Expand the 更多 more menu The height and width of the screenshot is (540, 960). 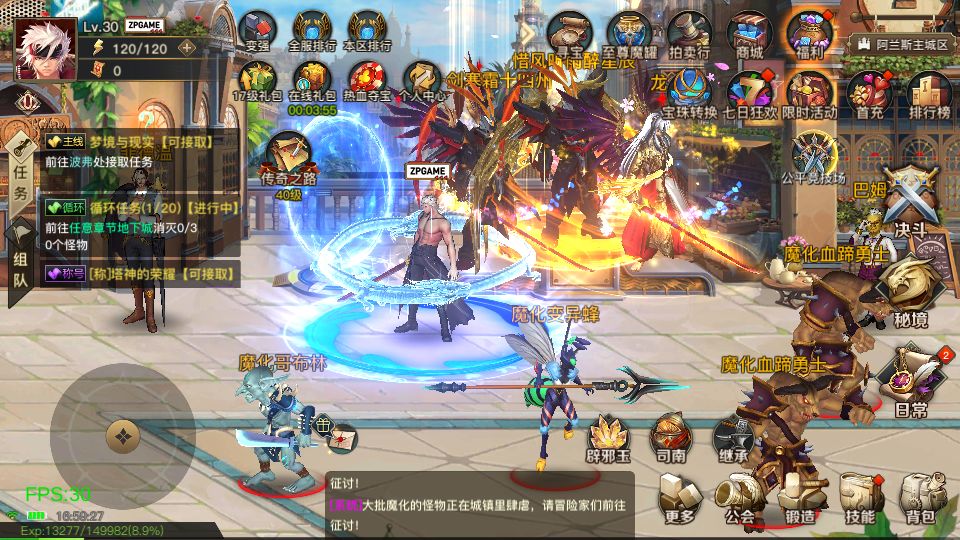coord(680,497)
